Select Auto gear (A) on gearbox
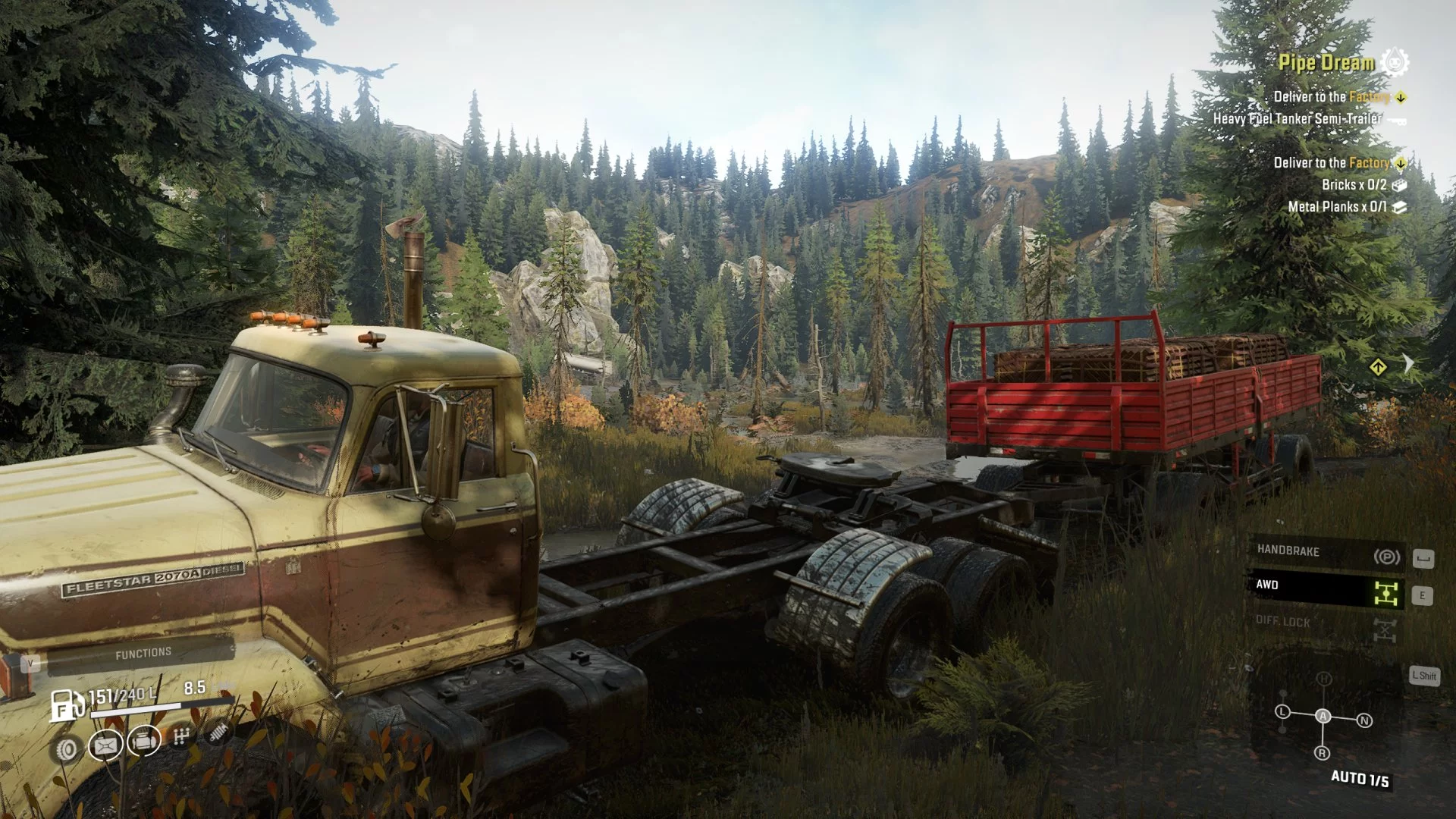 (1323, 716)
